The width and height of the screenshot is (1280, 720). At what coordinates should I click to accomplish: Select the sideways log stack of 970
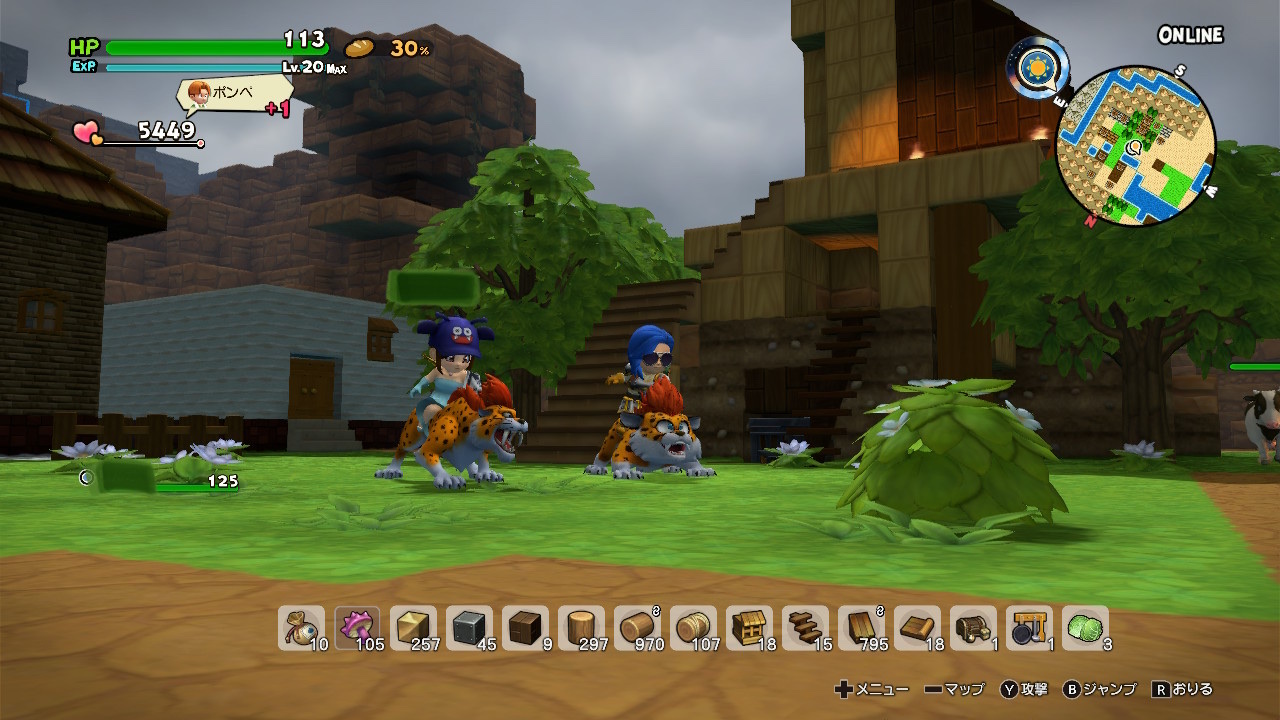tap(637, 629)
